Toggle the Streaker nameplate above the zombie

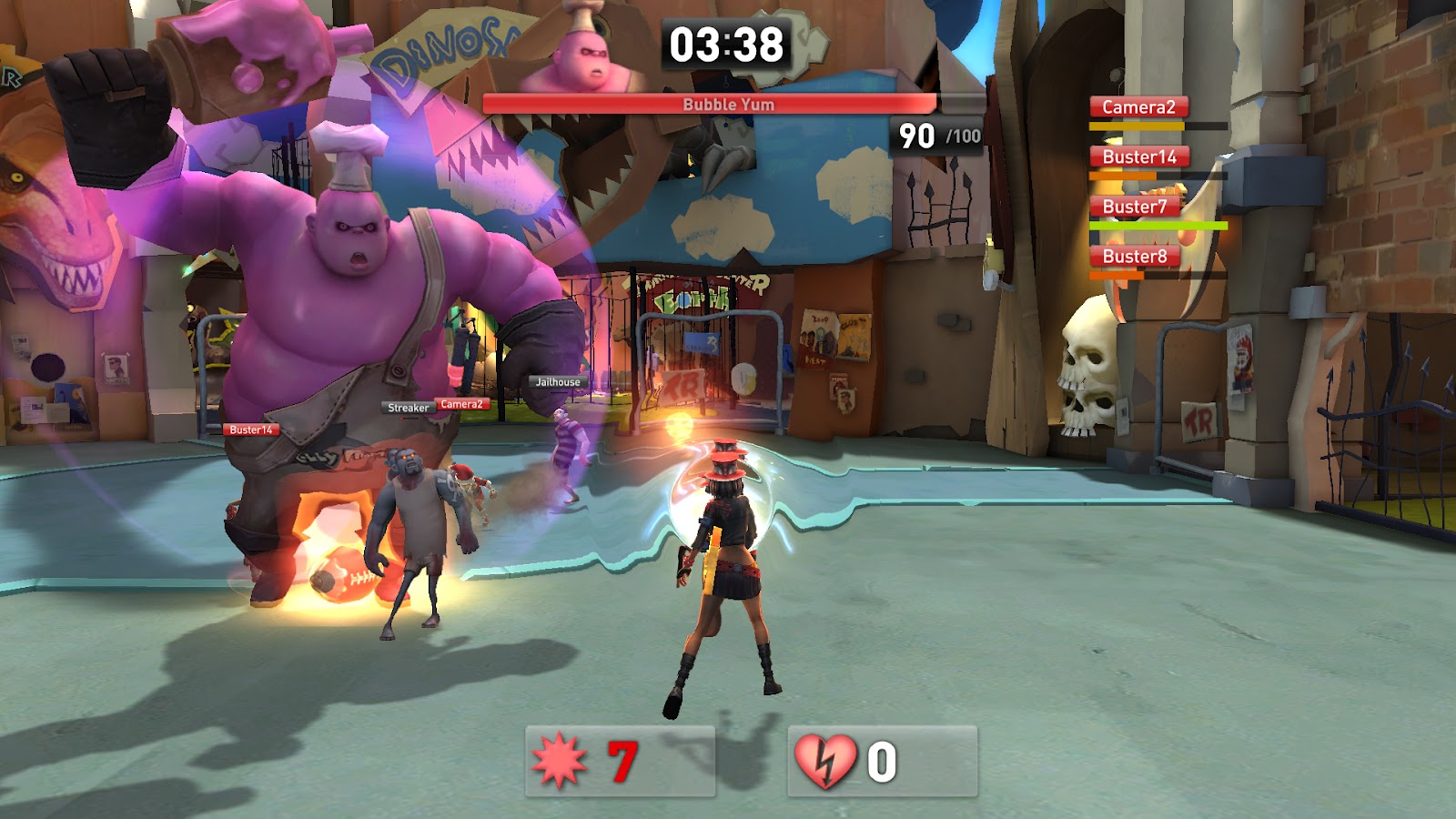[x=407, y=409]
